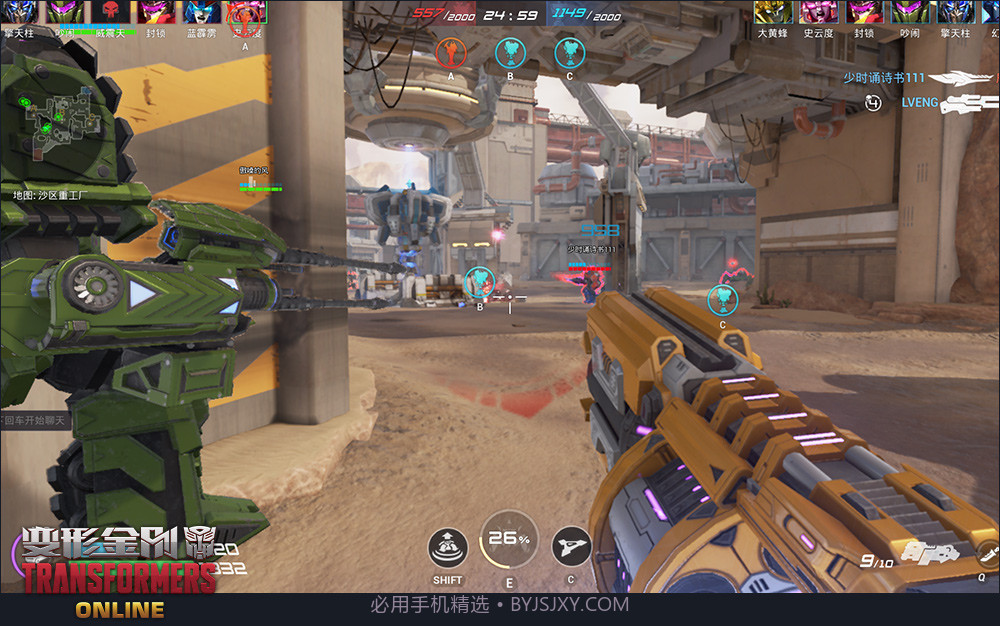Image resolution: width=1000 pixels, height=626 pixels.
Task: Click the equipped gun icon beside ammo
Action: click(919, 551)
